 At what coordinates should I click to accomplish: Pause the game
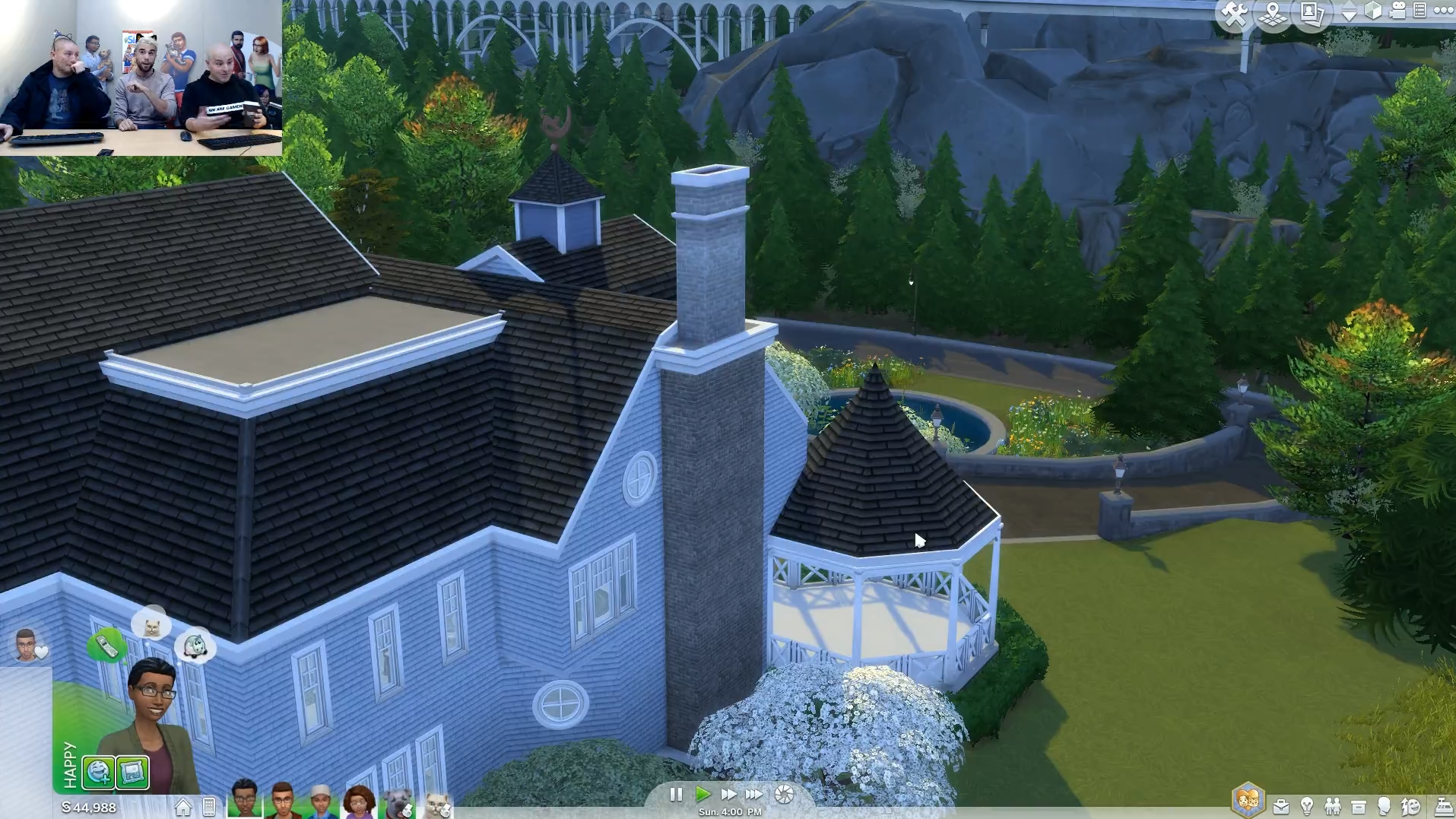pos(675,795)
